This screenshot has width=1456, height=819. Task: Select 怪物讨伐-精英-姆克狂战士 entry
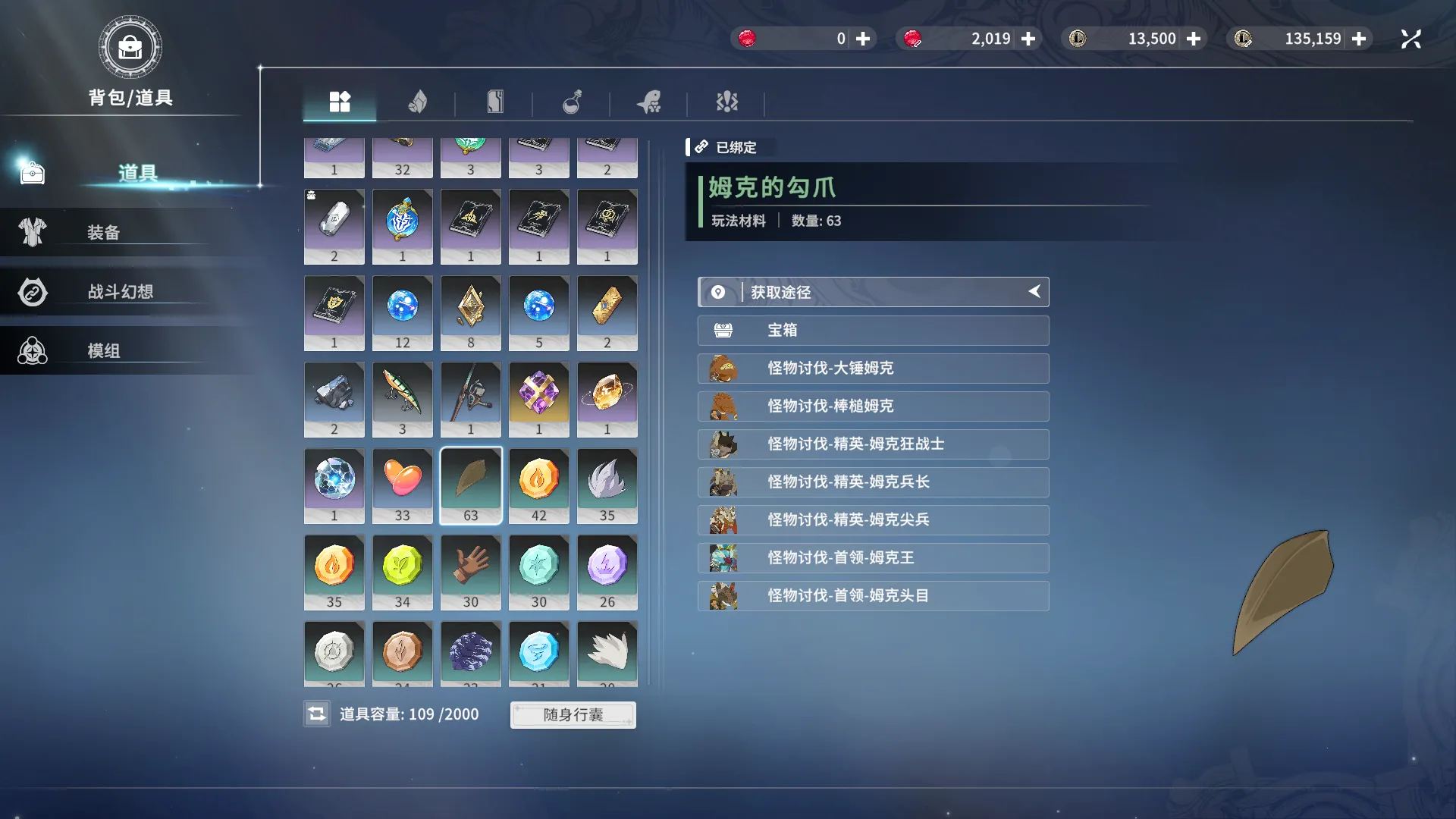(873, 444)
